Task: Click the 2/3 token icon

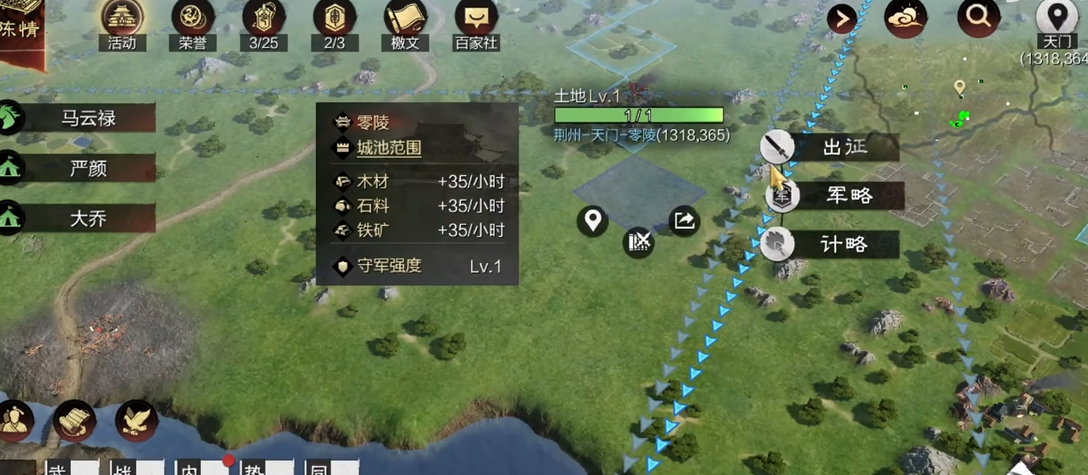Action: click(335, 20)
